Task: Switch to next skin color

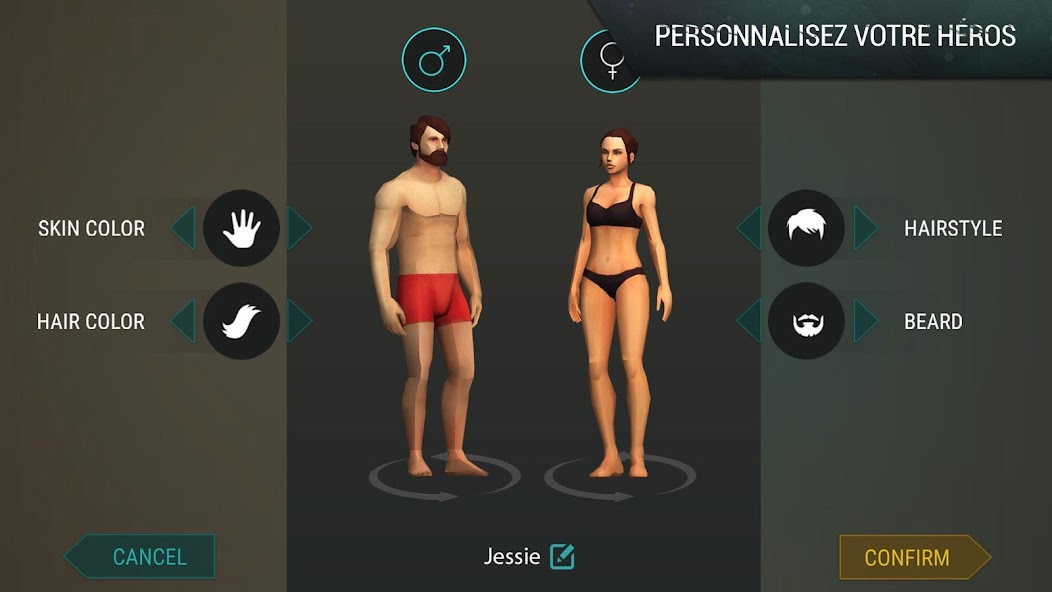Action: (x=299, y=228)
